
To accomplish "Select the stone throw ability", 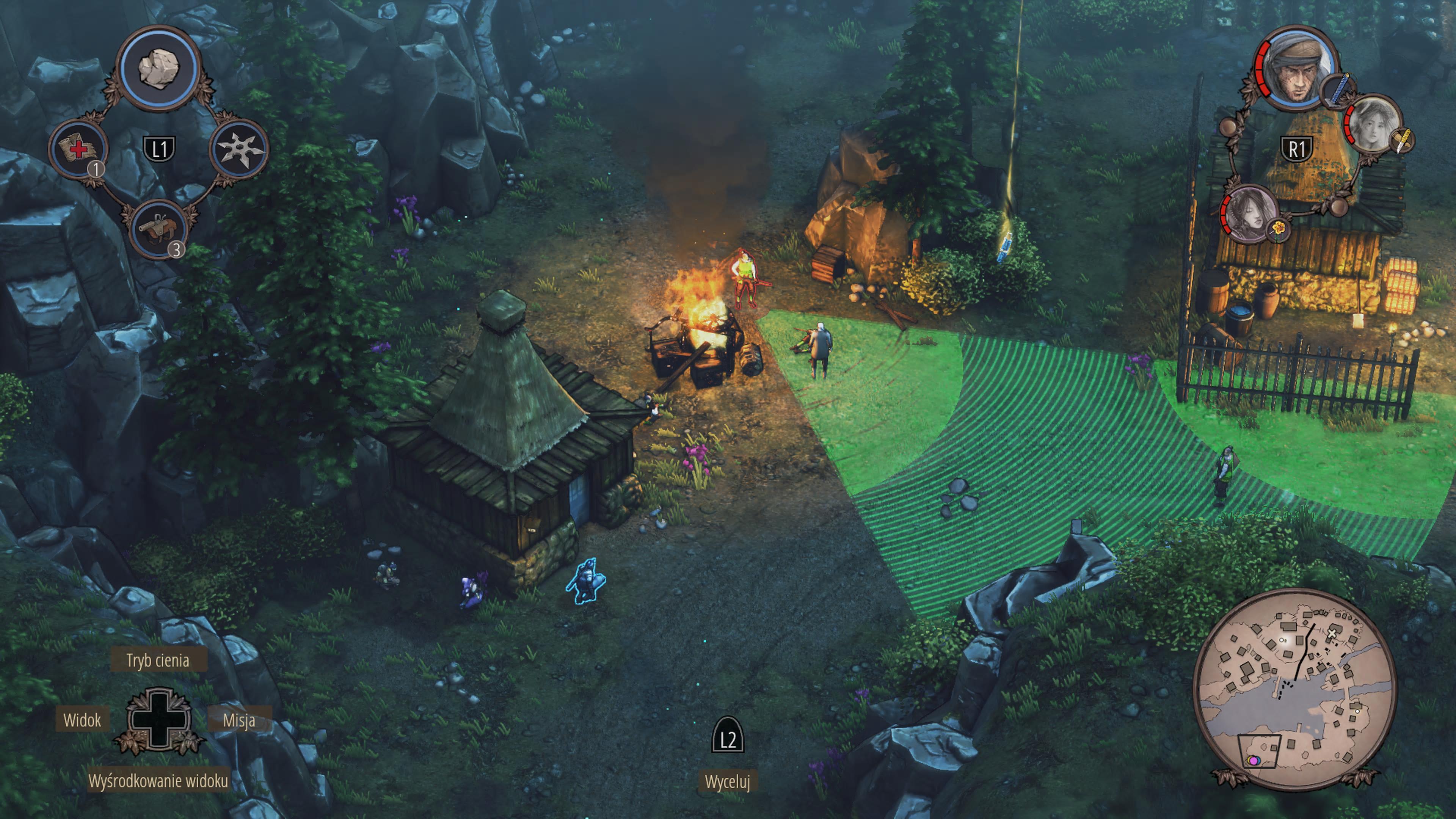I will coord(159,68).
